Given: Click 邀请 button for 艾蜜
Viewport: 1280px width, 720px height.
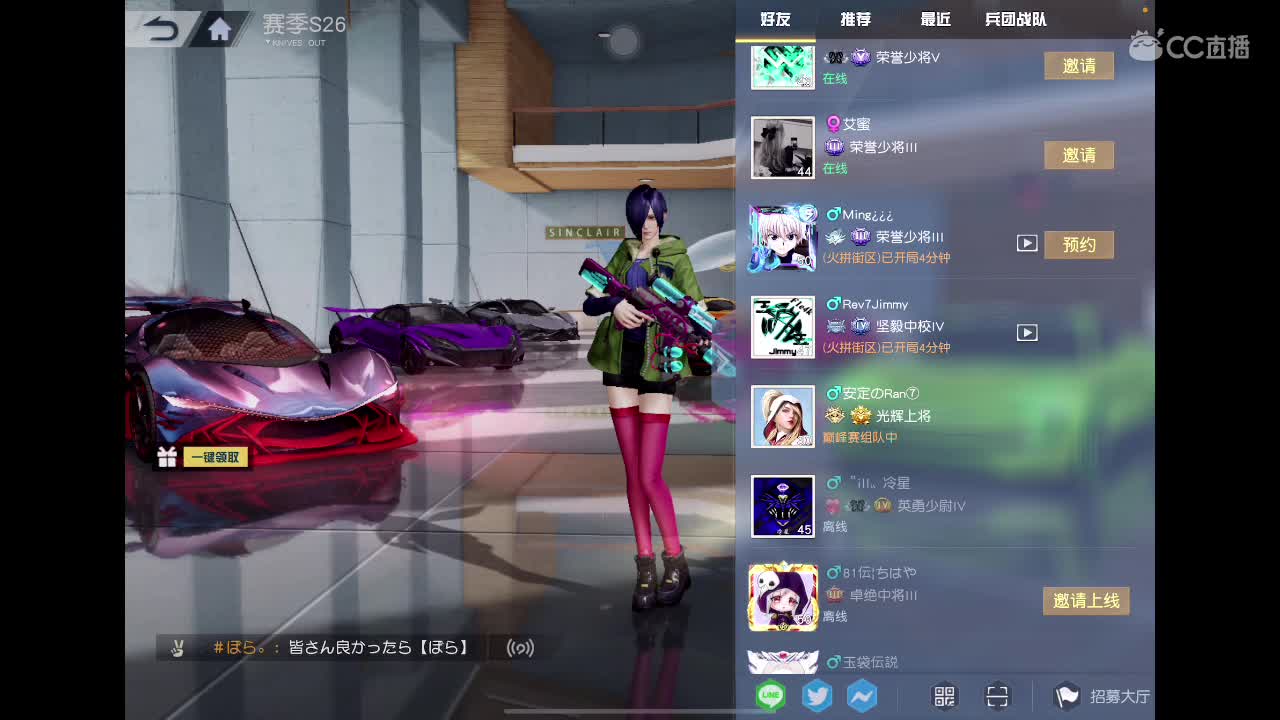Looking at the screenshot, I should [1079, 155].
